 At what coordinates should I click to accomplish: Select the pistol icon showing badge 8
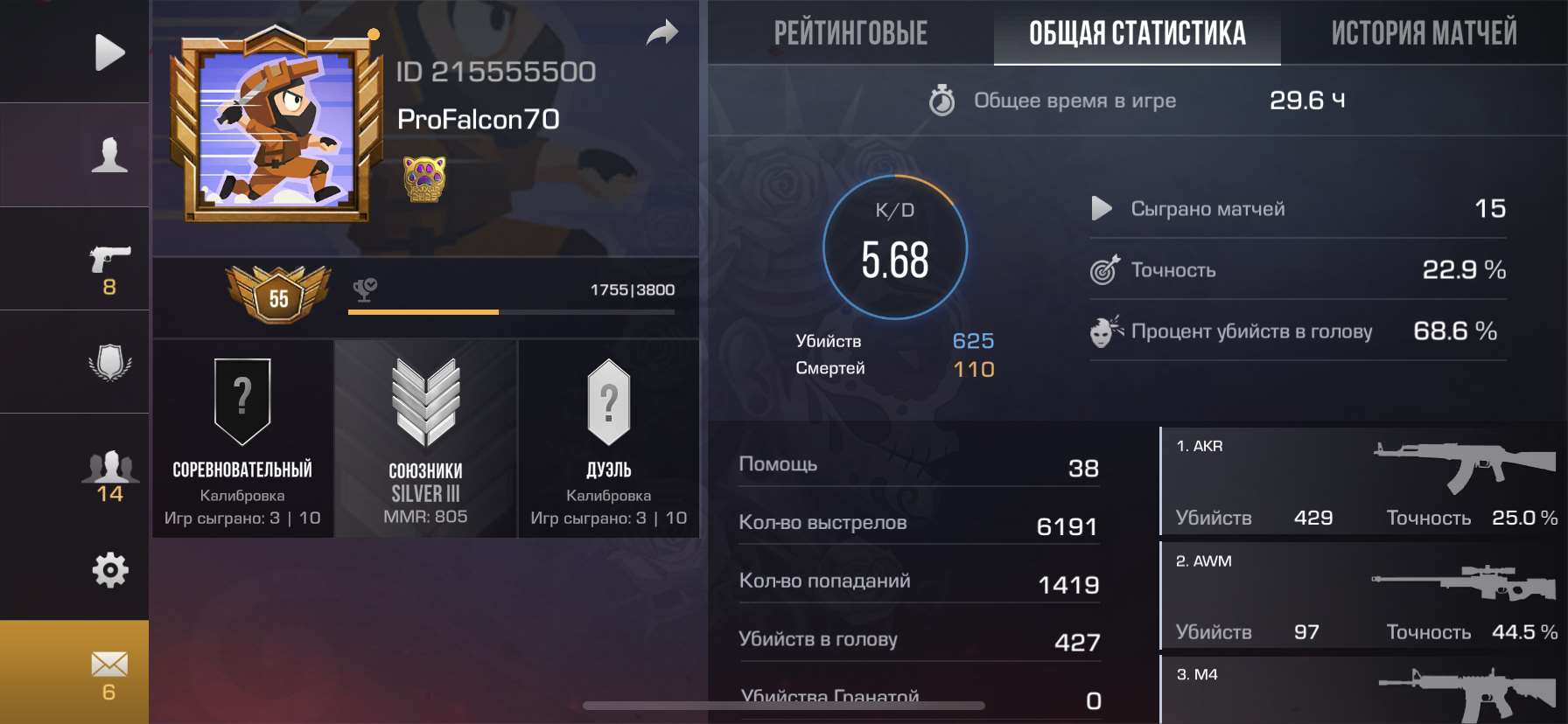(x=108, y=258)
